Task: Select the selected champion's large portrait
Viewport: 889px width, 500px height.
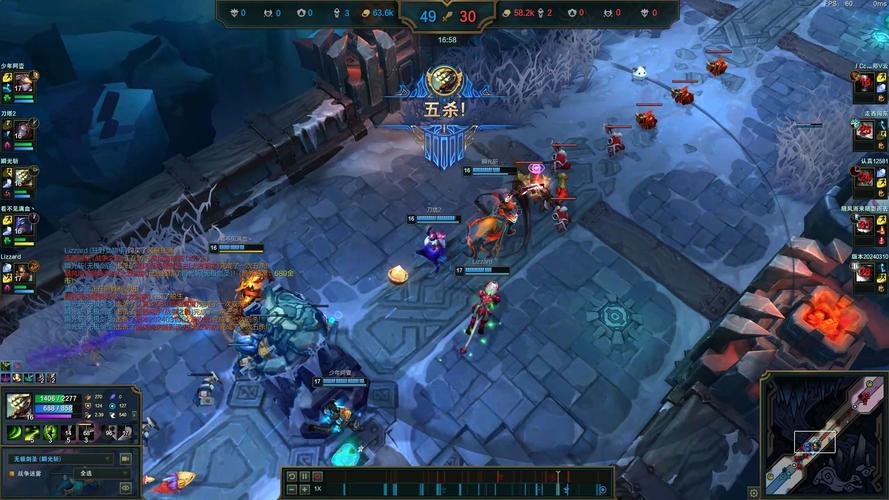Action: tap(20, 406)
